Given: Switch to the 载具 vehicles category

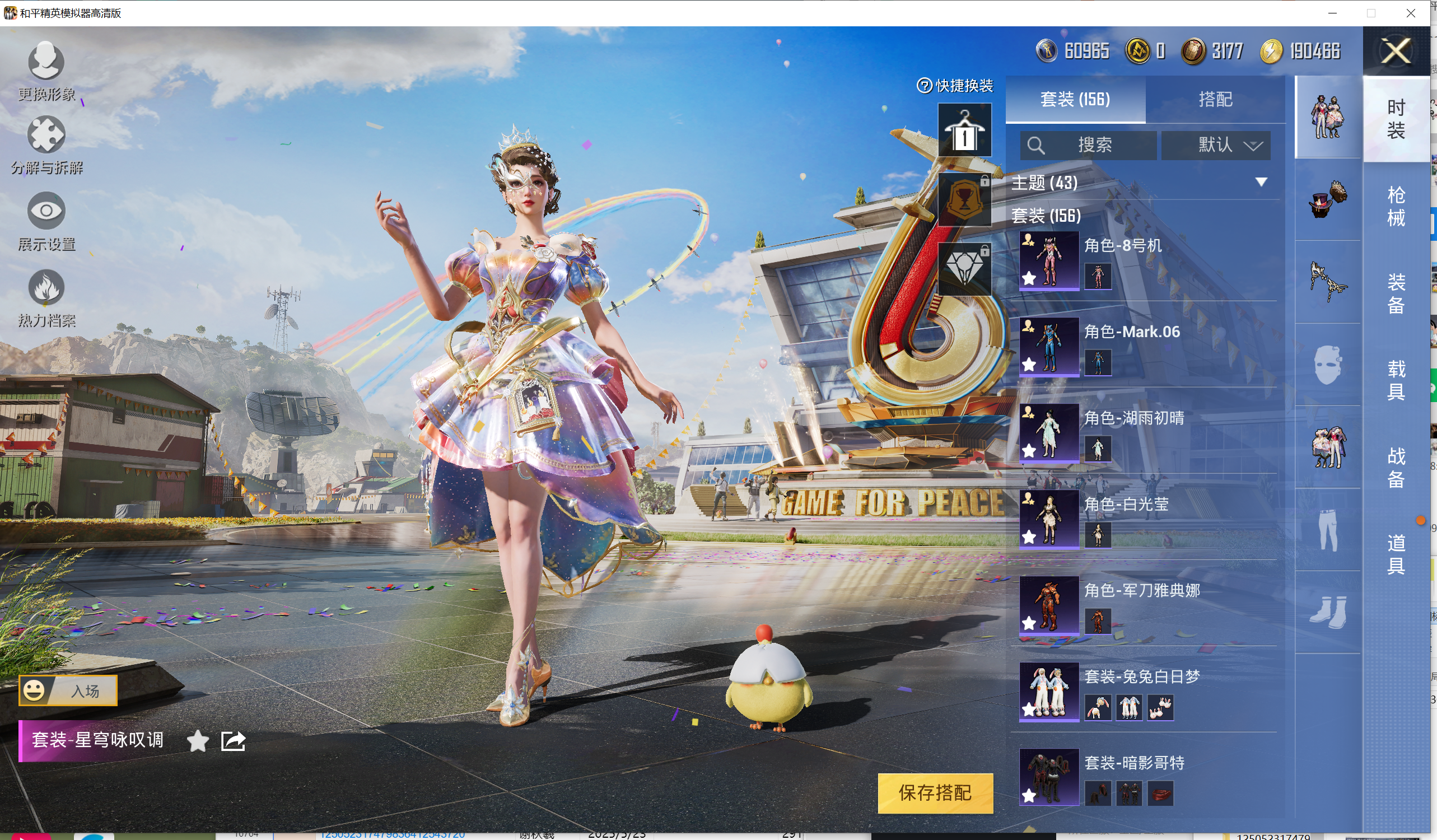Looking at the screenshot, I should [1396, 380].
